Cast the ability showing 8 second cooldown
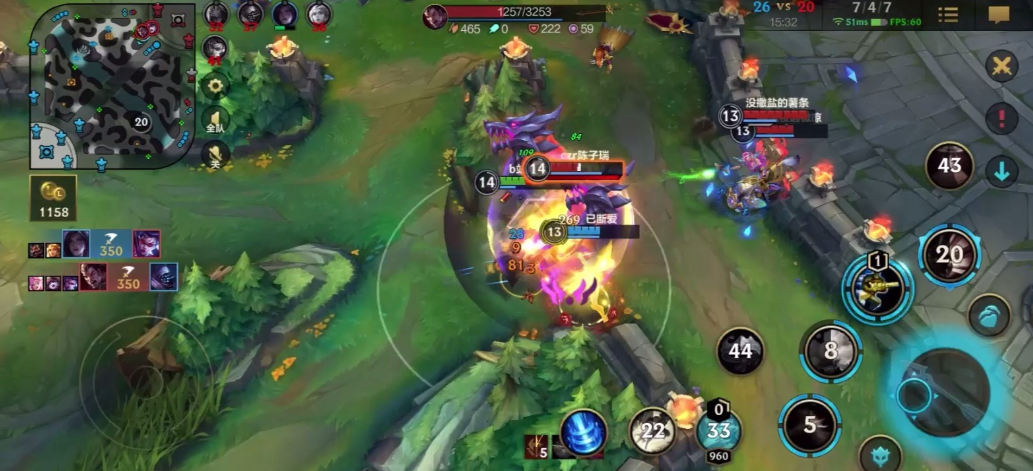1033x471 pixels. (831, 351)
